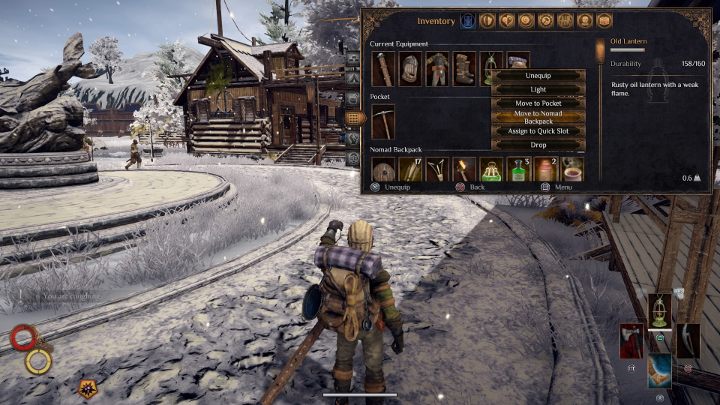Select the round shield in the backpack
The image size is (720, 405).
point(384,171)
